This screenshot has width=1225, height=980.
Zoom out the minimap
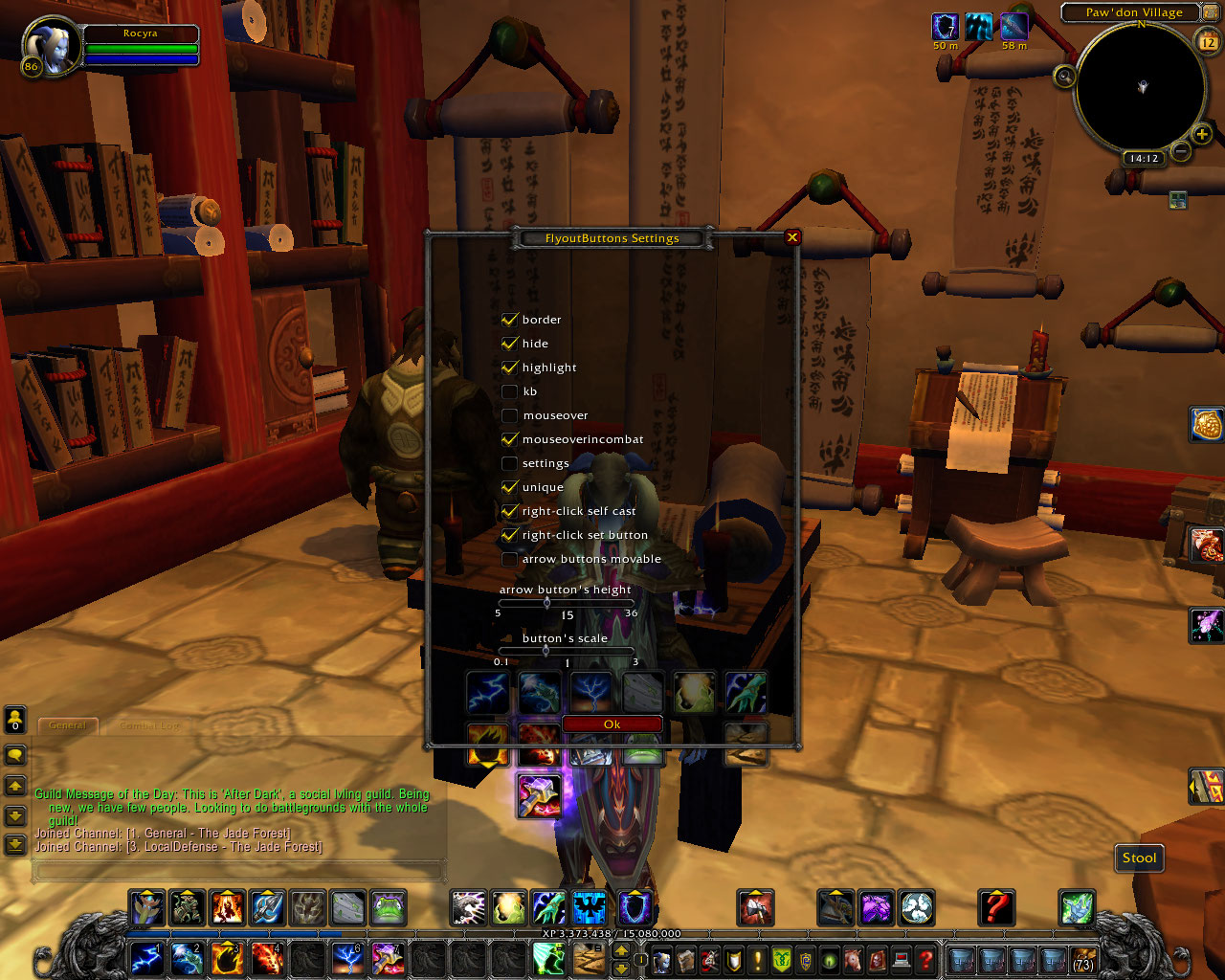1181,151
